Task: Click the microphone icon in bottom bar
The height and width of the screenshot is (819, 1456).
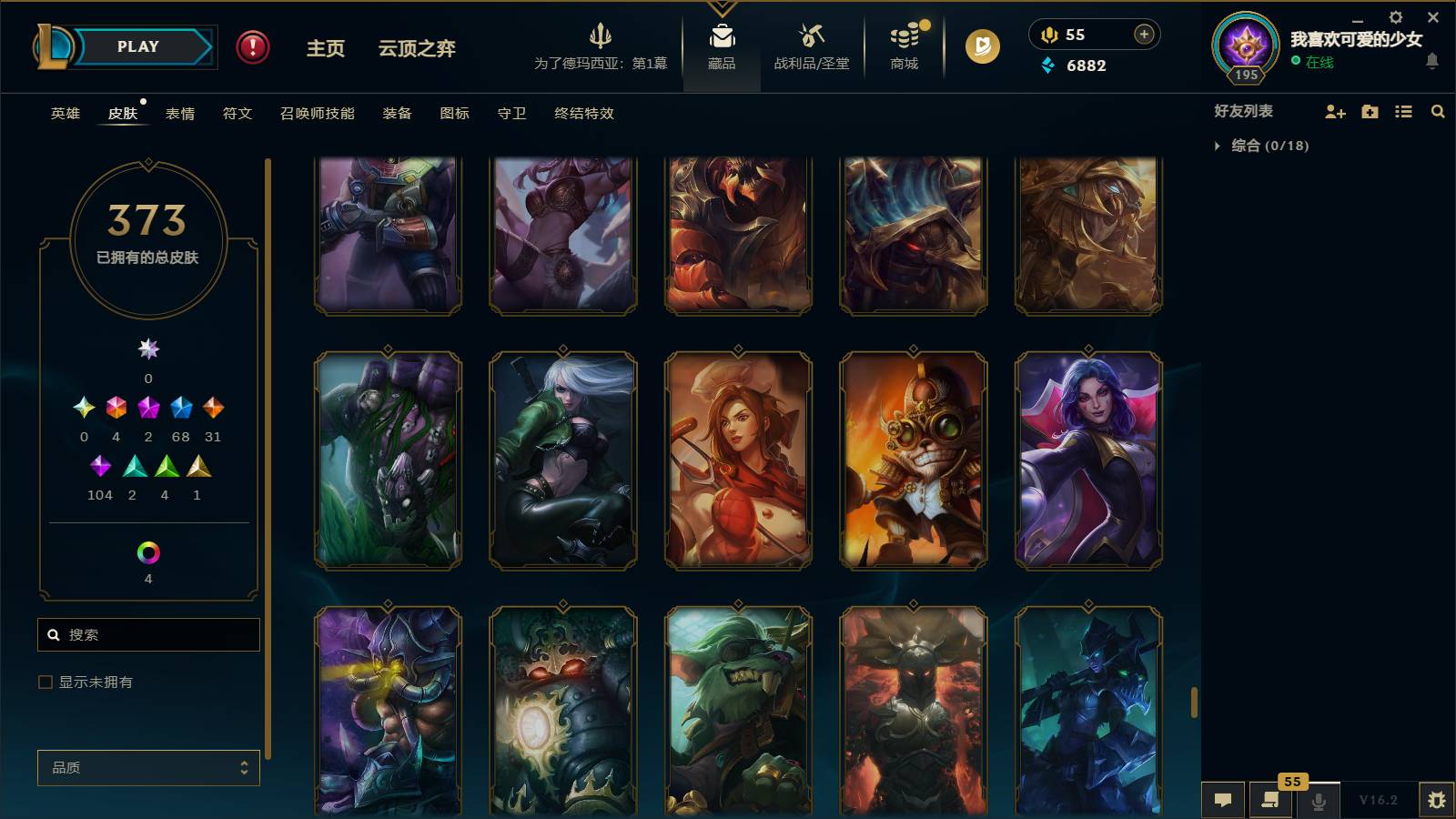Action: (1318, 800)
